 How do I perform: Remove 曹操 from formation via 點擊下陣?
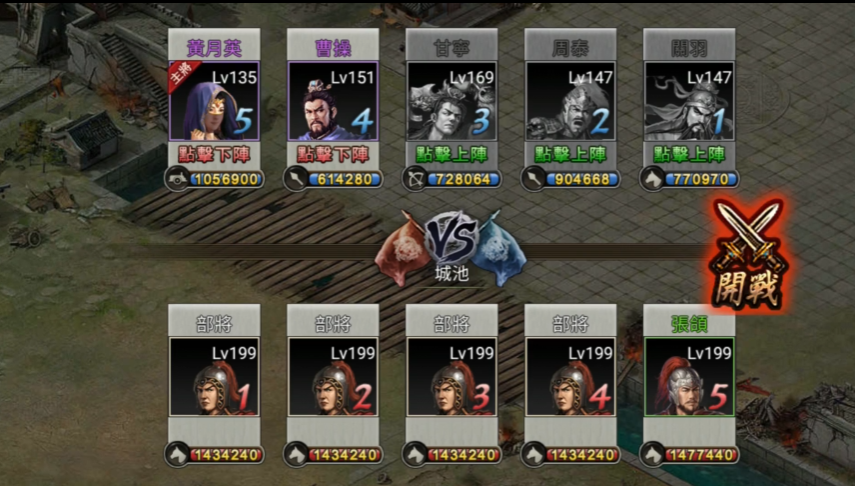pos(333,154)
